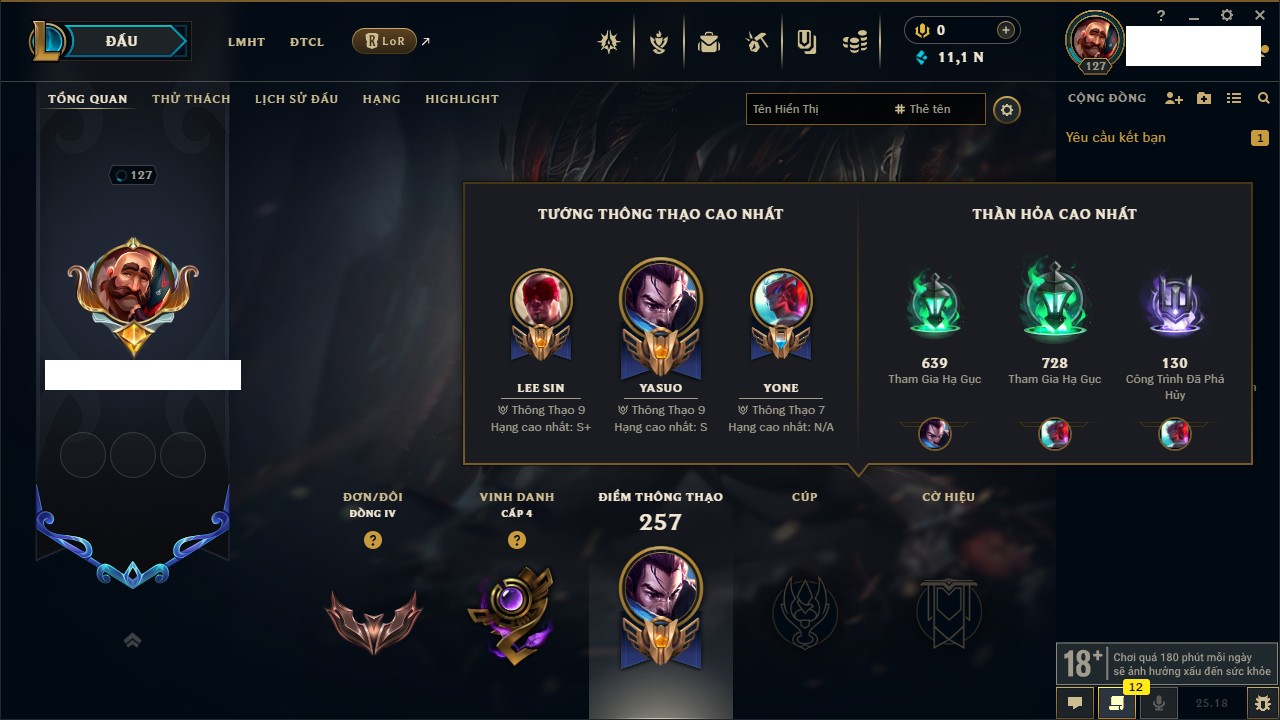
Task: Click the ĐẤU play button
Action: click(120, 41)
